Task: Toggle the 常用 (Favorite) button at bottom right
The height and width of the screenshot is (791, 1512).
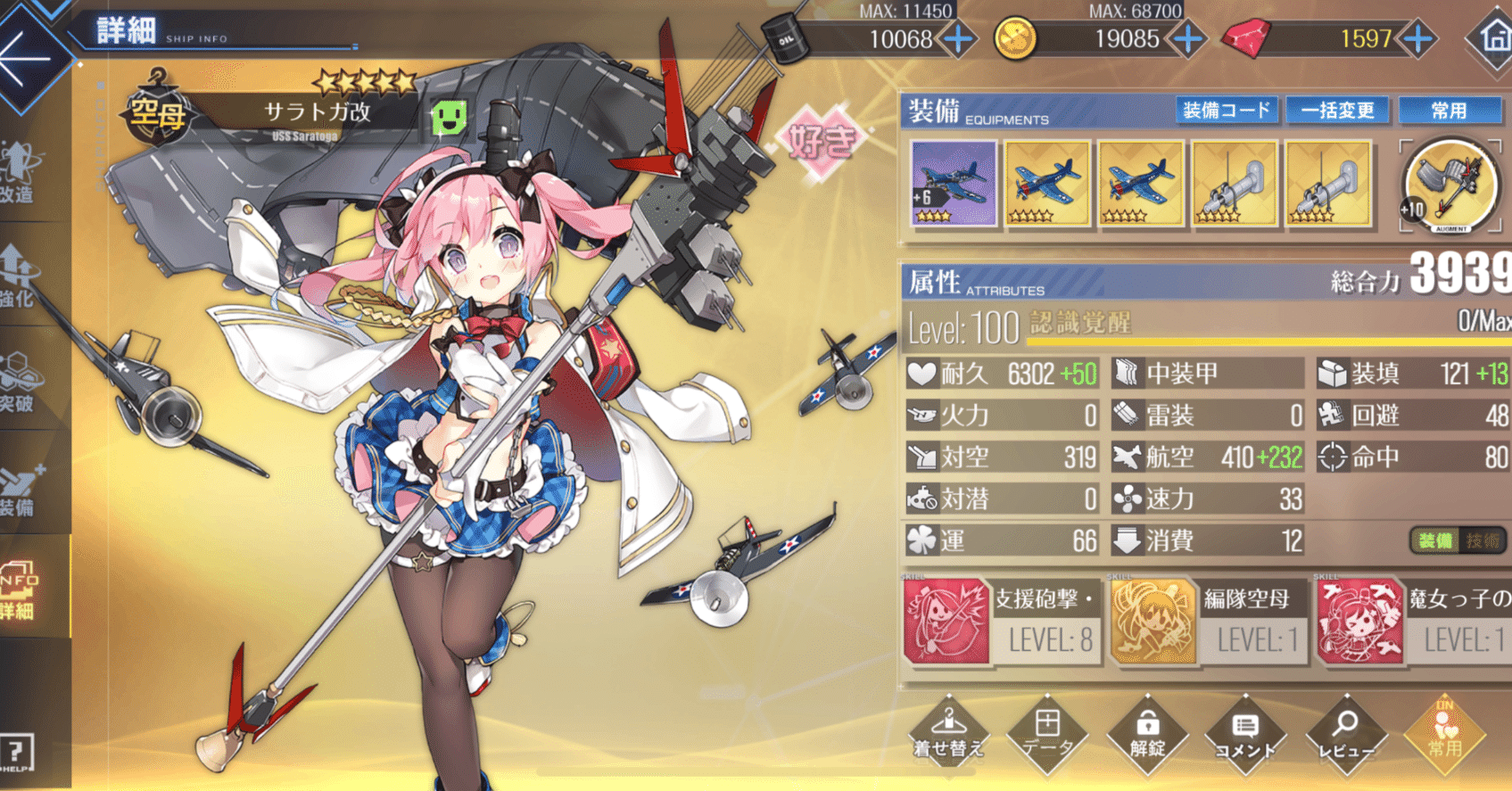Action: point(1444,736)
